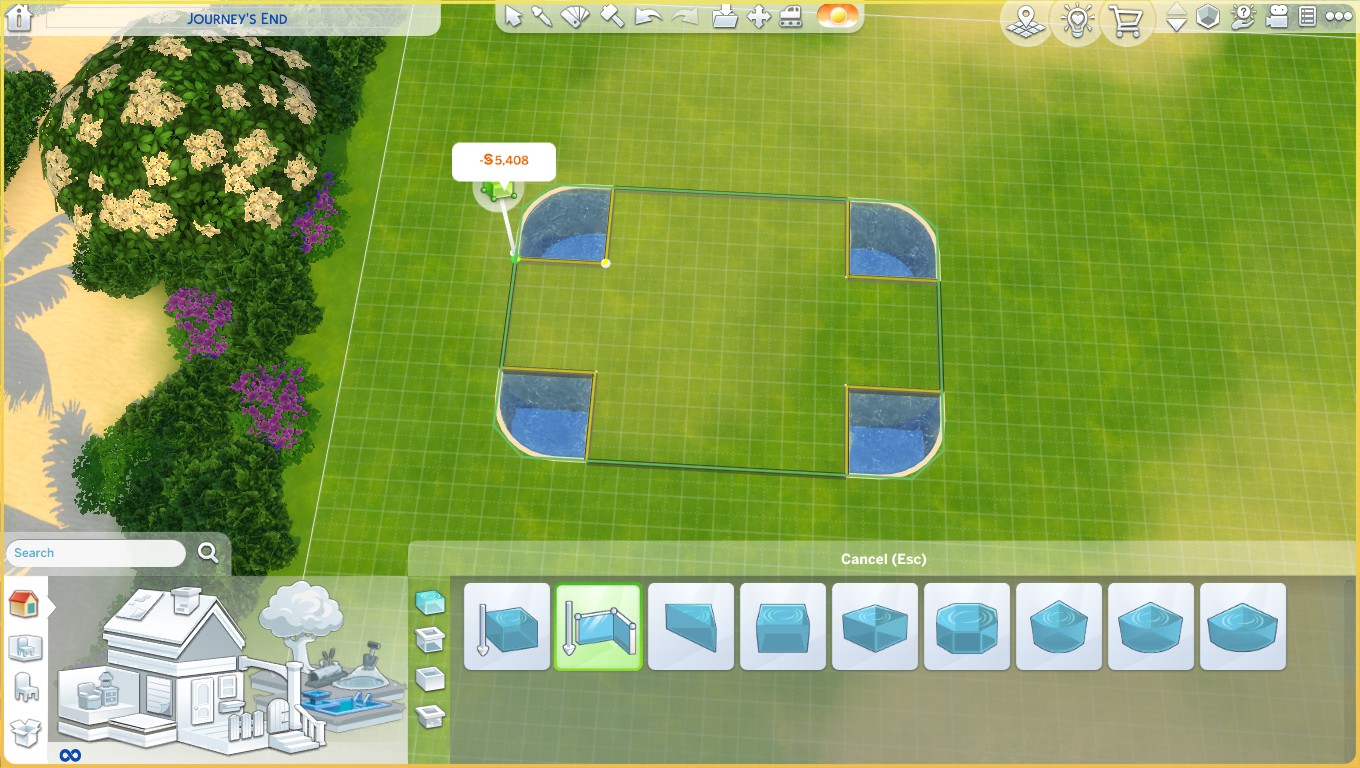Open the three-dots options menu
This screenshot has height=768, width=1360.
point(1338,16)
